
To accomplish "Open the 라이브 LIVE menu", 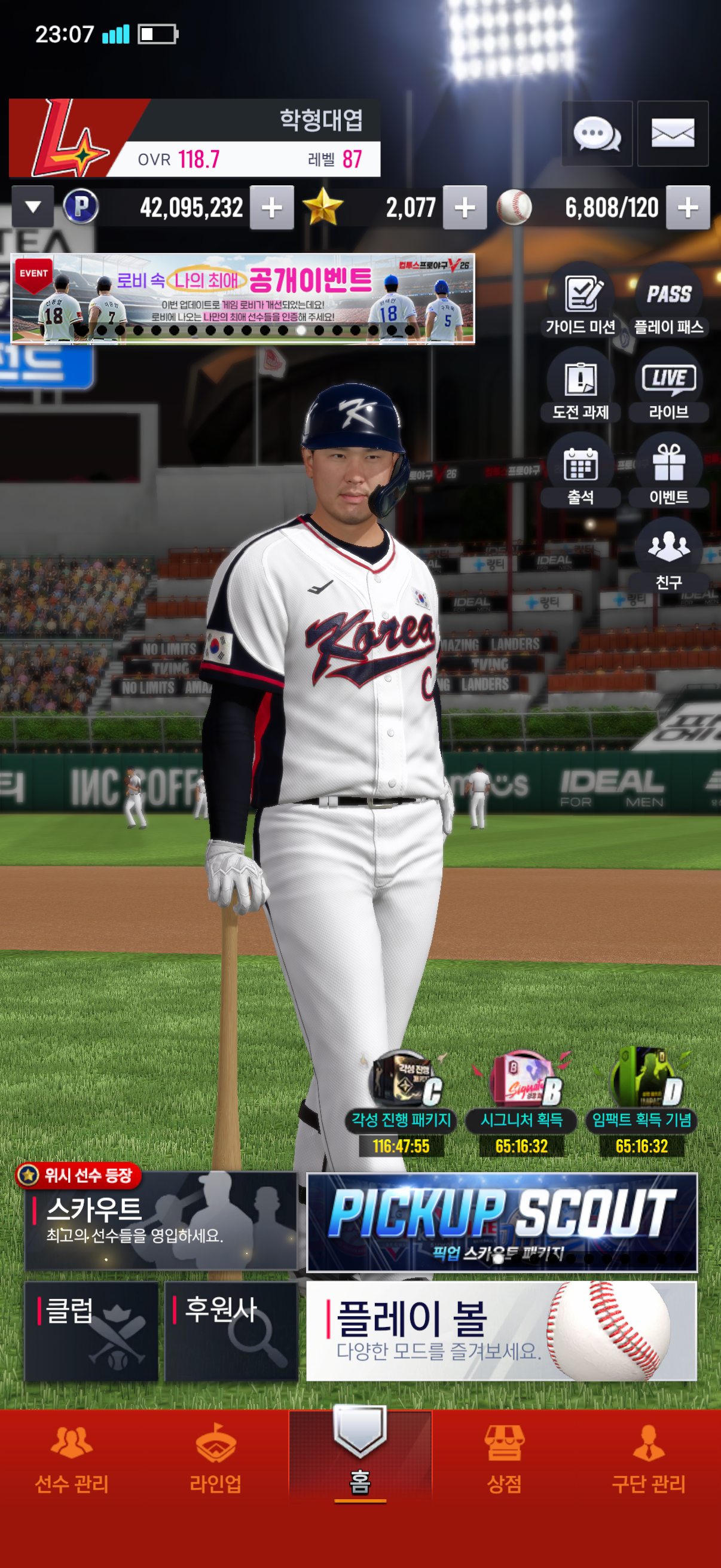I will point(668,387).
